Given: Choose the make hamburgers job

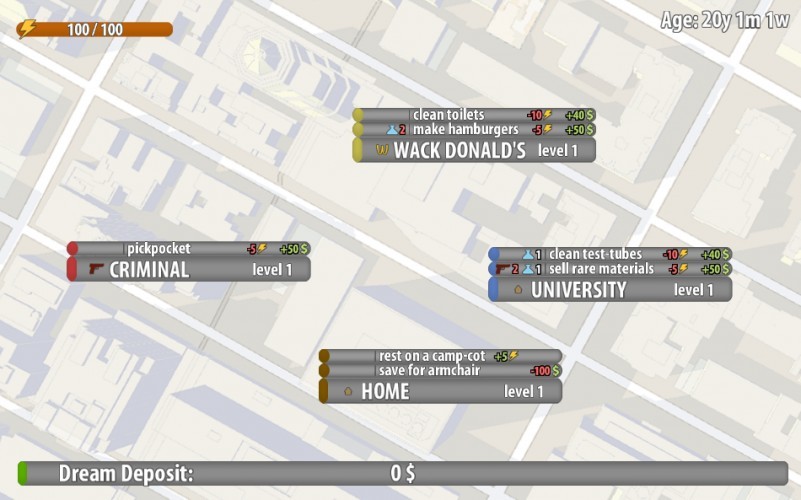Looking at the screenshot, I should point(474,130).
